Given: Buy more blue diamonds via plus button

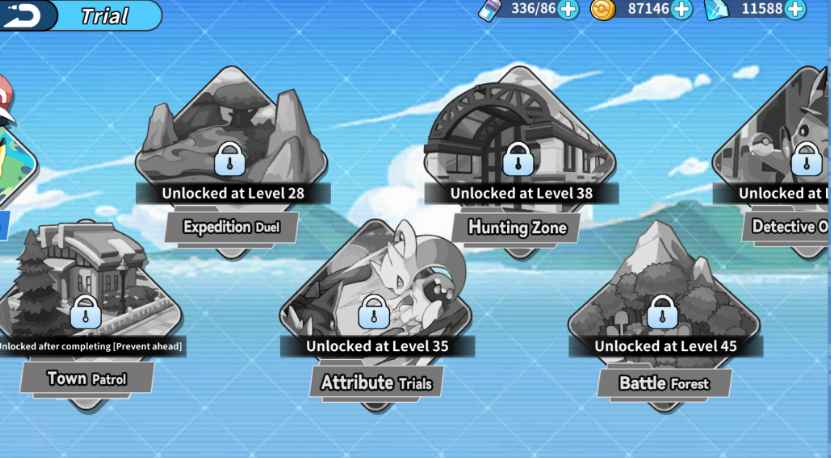Looking at the screenshot, I should (795, 10).
